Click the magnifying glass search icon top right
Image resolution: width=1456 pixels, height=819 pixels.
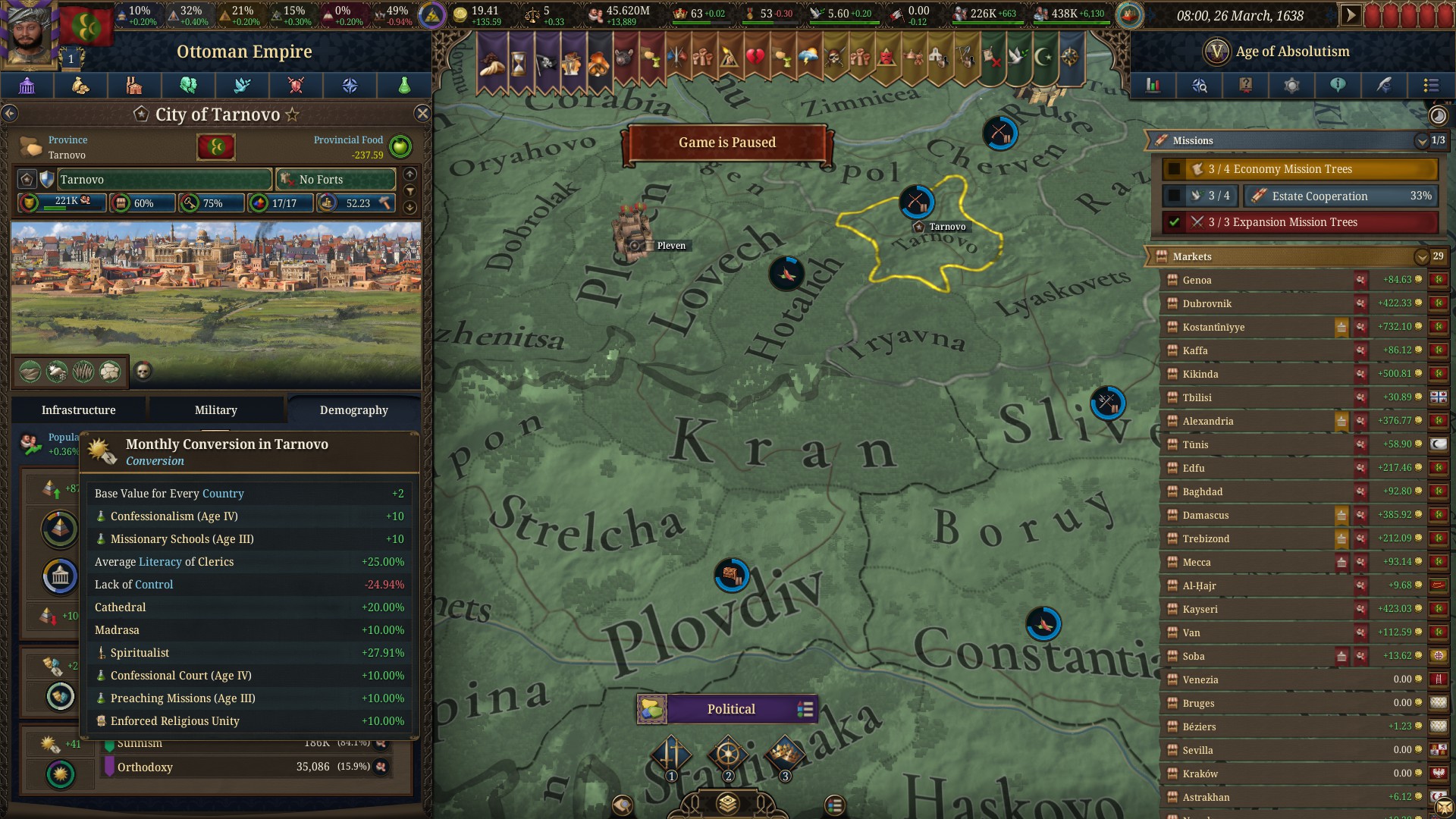1199,86
